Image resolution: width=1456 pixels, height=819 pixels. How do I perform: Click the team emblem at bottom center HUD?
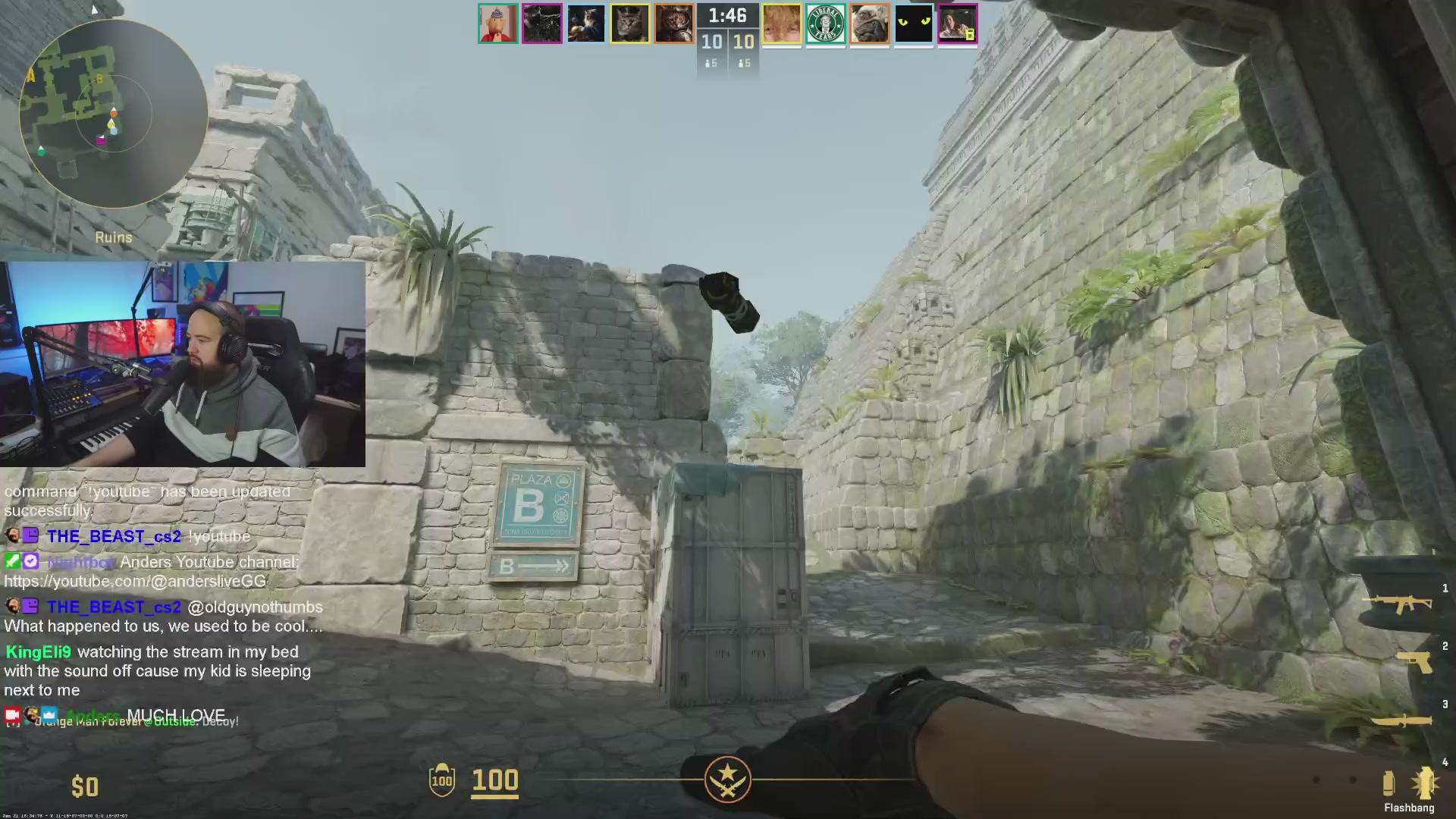(727, 780)
